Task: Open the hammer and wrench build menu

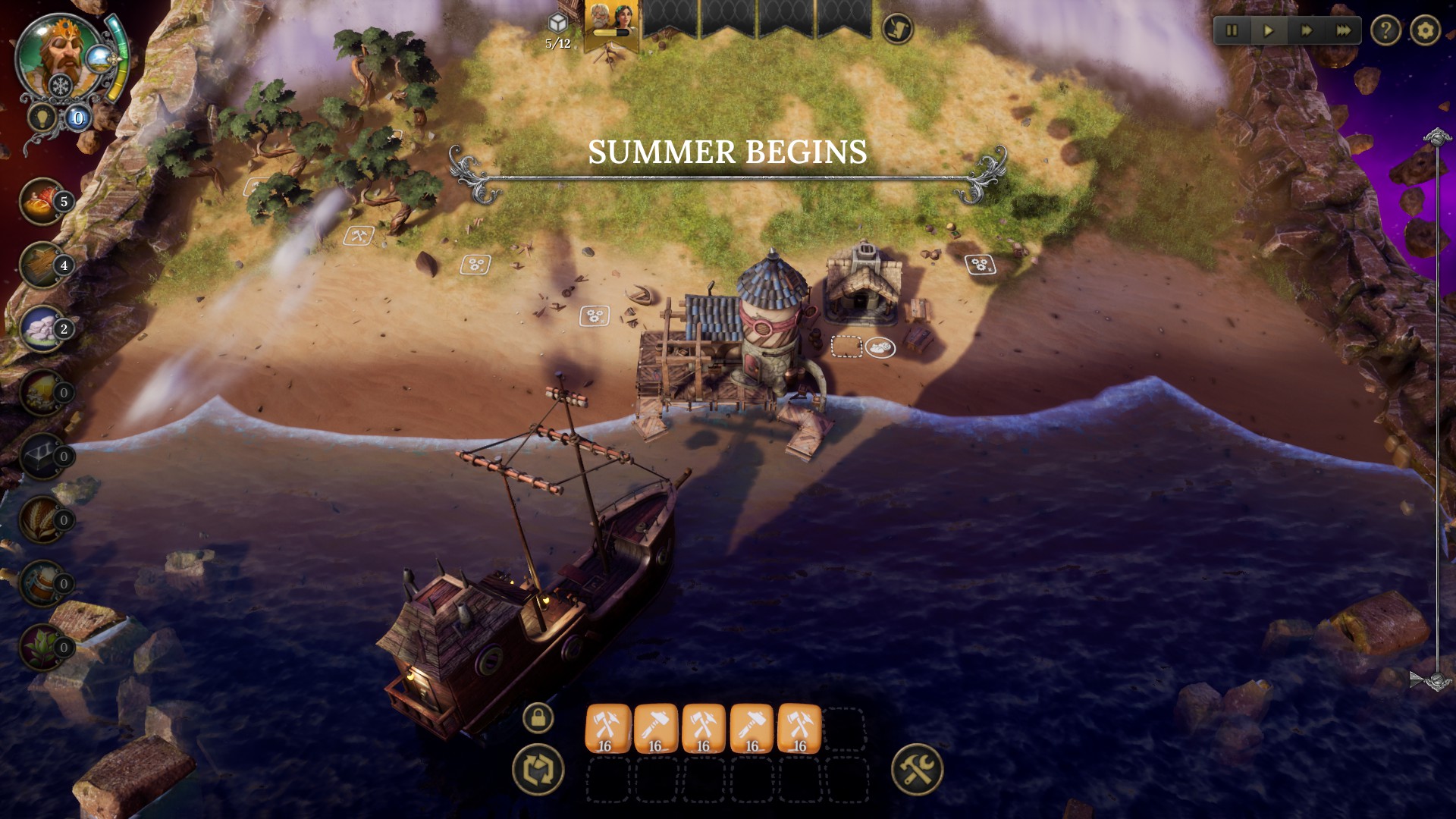Action: pos(917,769)
